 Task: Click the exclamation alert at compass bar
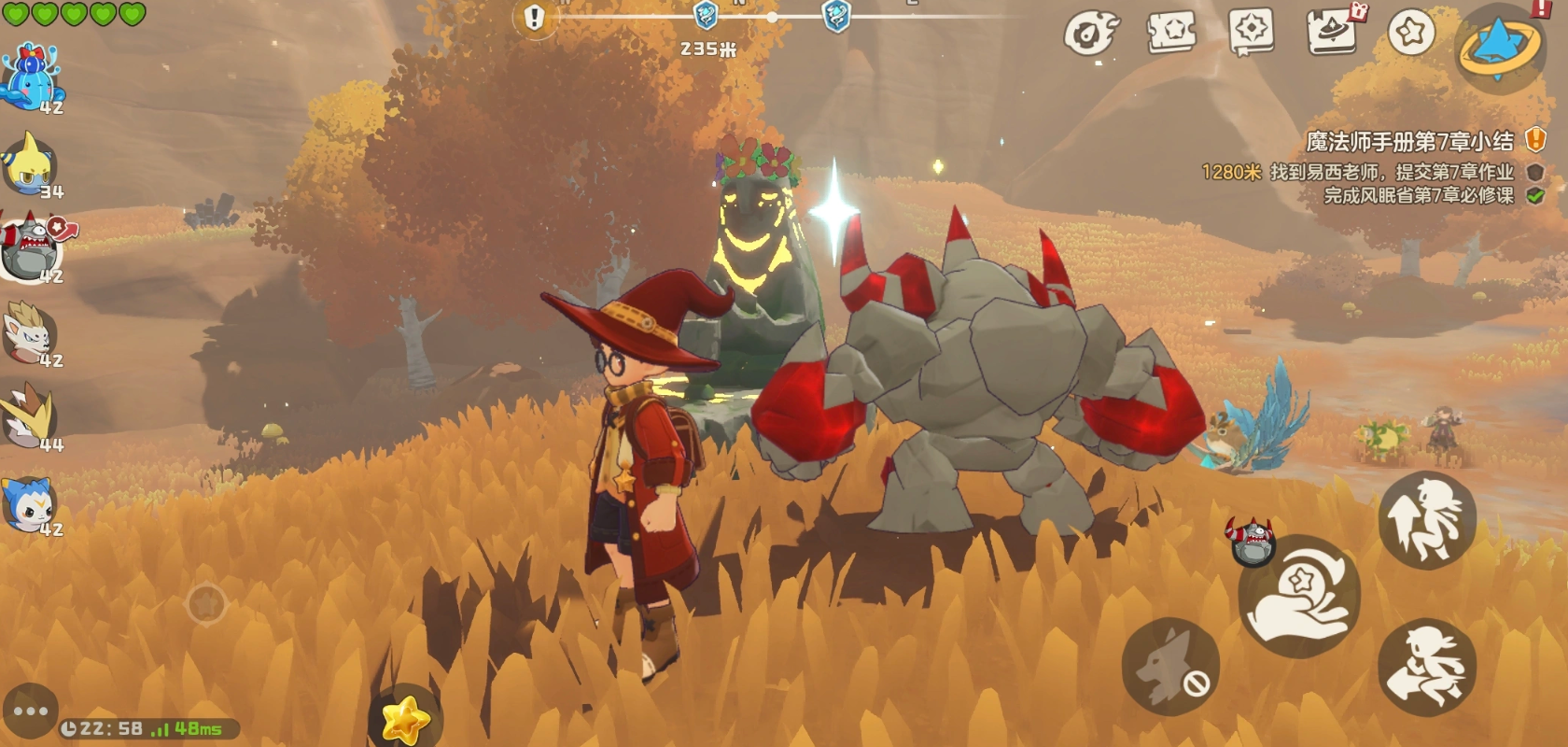[x=534, y=17]
